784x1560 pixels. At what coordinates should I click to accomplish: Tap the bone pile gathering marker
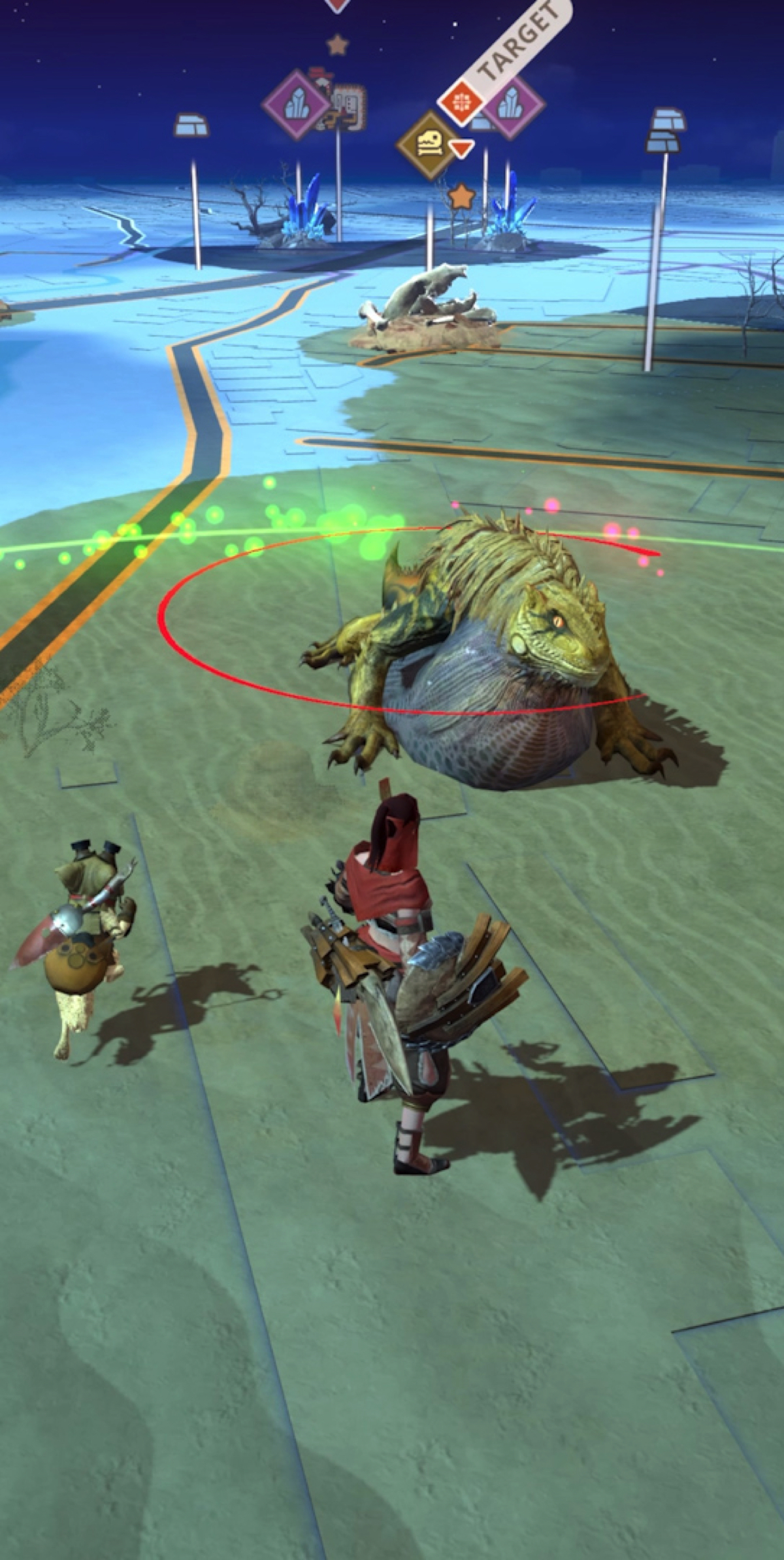[428, 144]
